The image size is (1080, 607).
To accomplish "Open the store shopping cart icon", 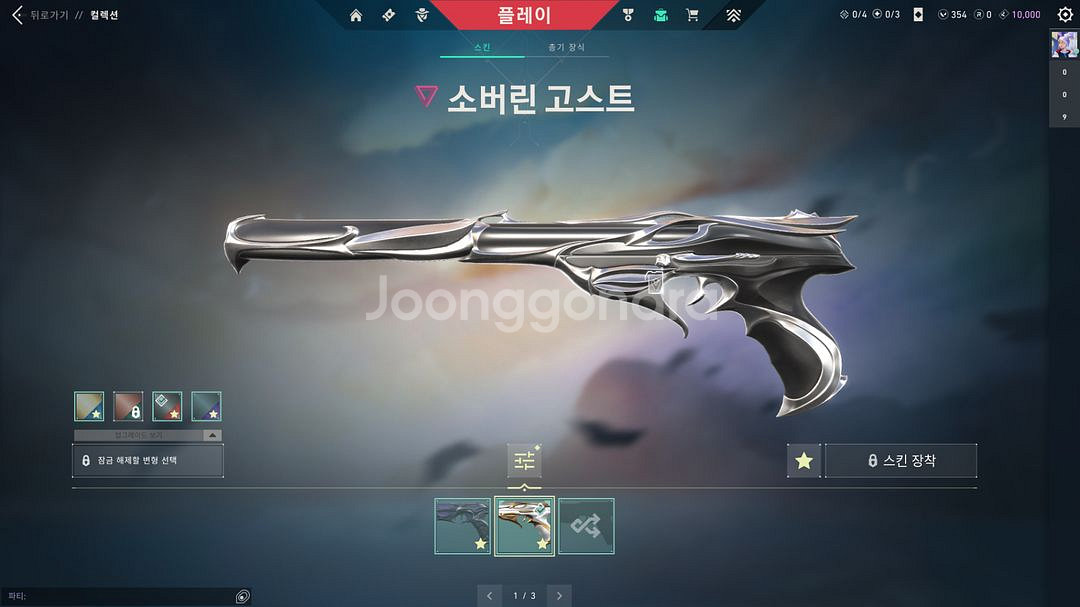I will pyautogui.click(x=692, y=15).
